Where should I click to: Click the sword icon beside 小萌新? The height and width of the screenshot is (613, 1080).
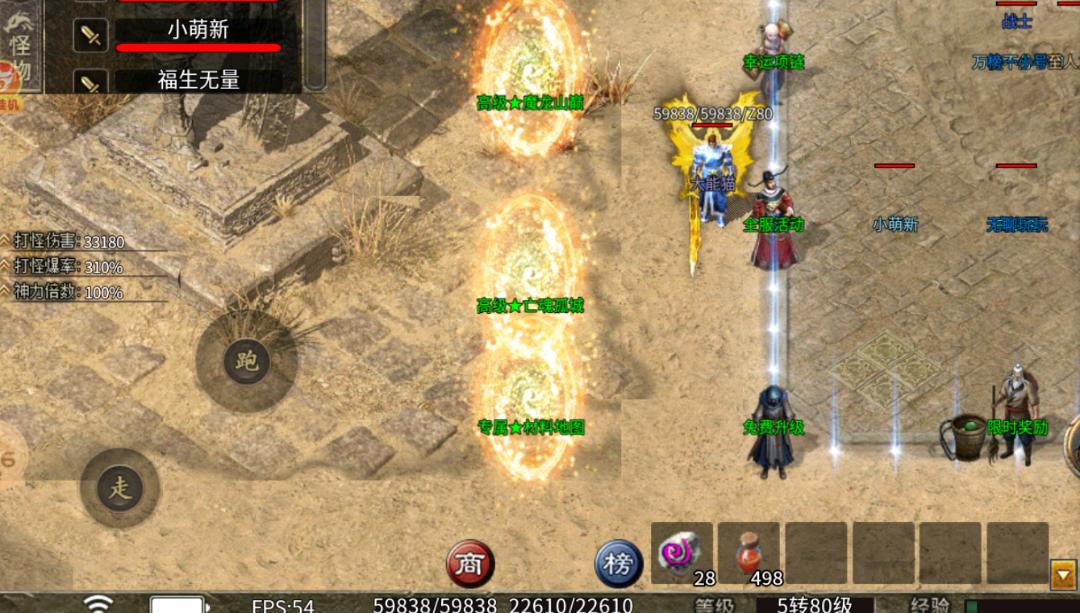click(91, 36)
